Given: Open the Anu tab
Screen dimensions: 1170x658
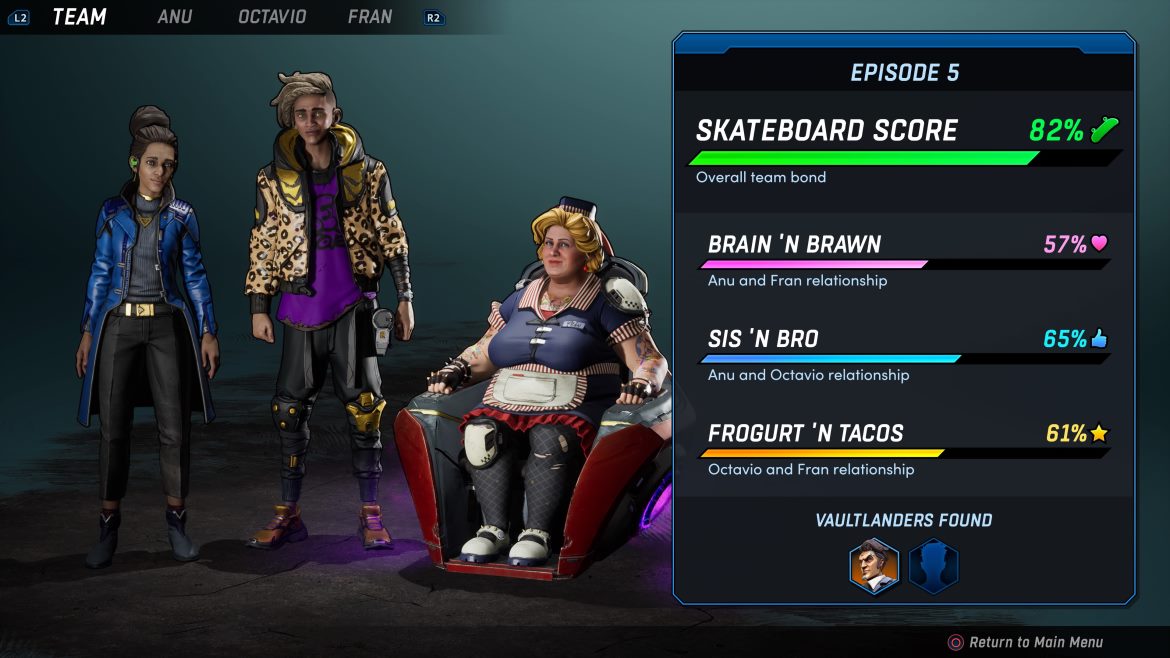Looking at the screenshot, I should [174, 17].
